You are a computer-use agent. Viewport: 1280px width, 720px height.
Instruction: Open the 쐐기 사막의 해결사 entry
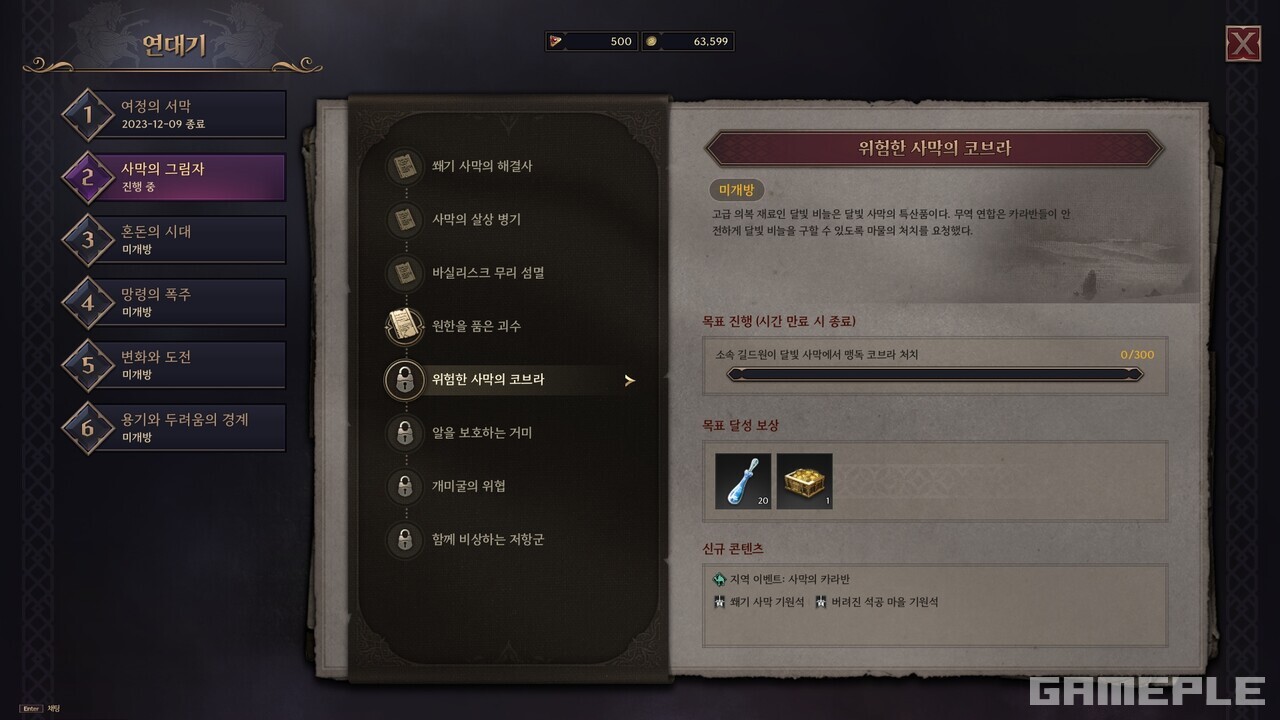pos(481,166)
